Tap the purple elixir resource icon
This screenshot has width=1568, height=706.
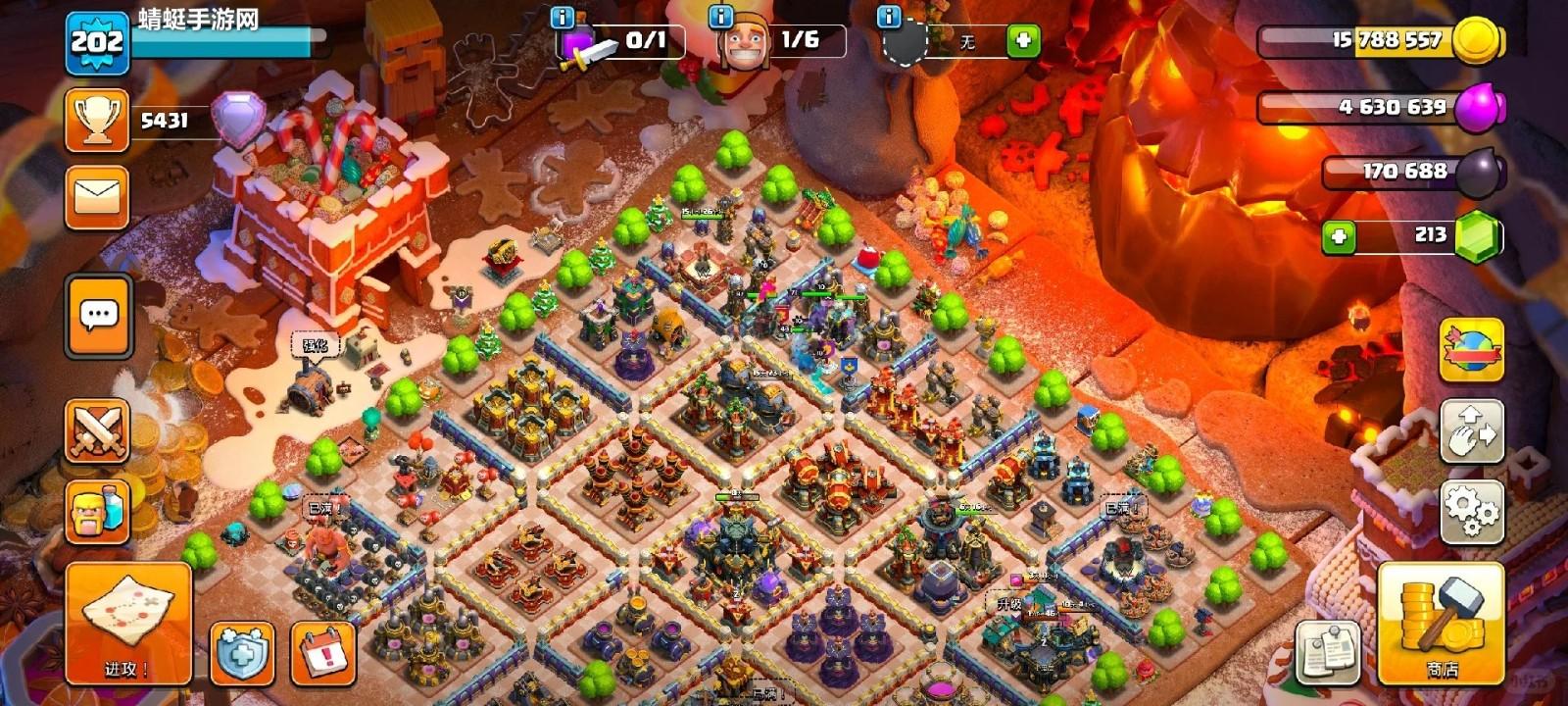click(1478, 107)
